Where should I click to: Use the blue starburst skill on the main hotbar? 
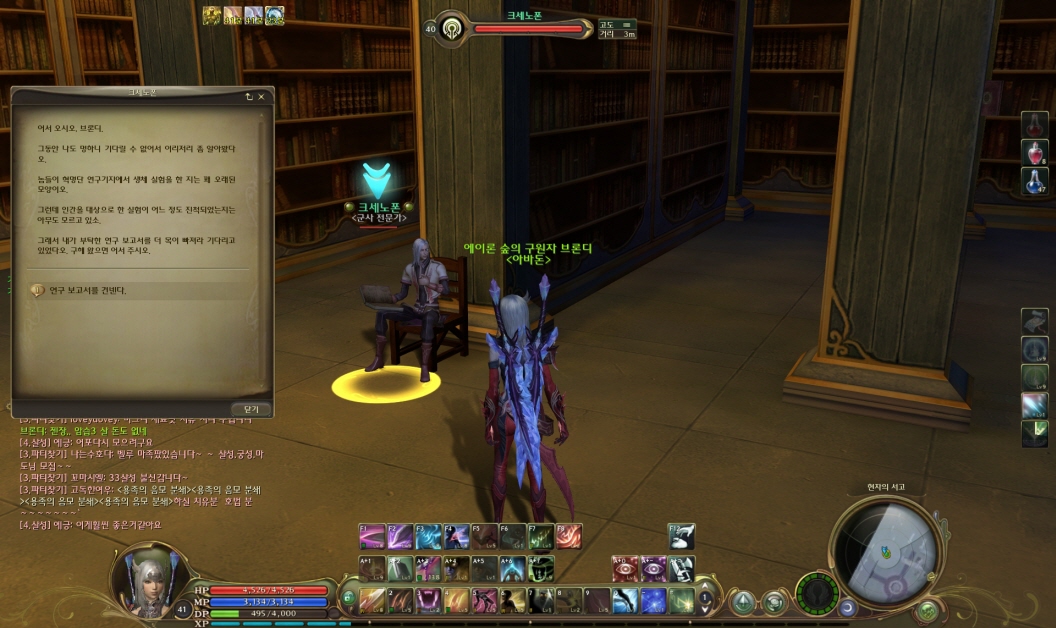tap(653, 600)
